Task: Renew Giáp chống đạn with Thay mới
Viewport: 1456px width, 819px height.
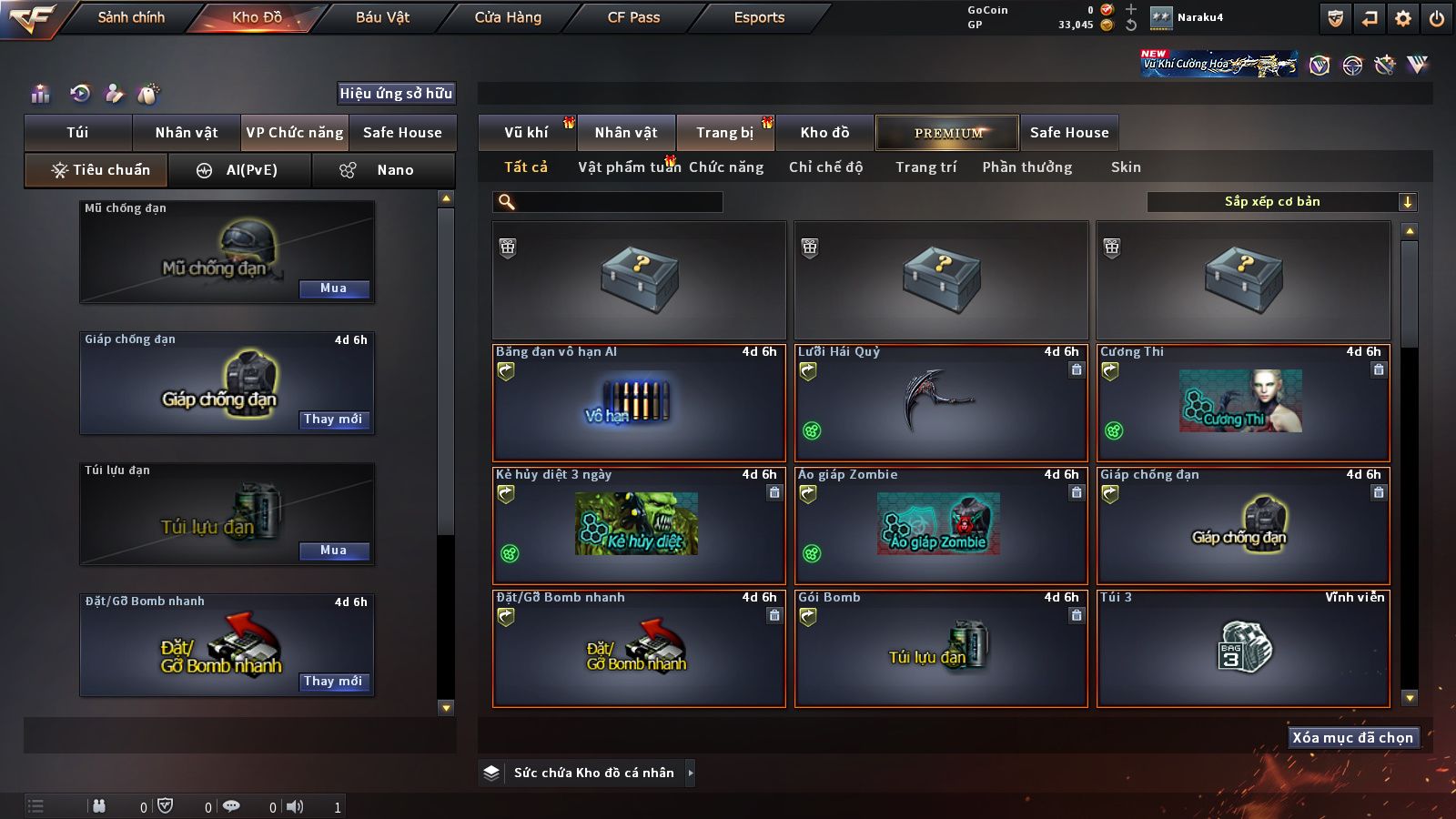Action: [333, 420]
